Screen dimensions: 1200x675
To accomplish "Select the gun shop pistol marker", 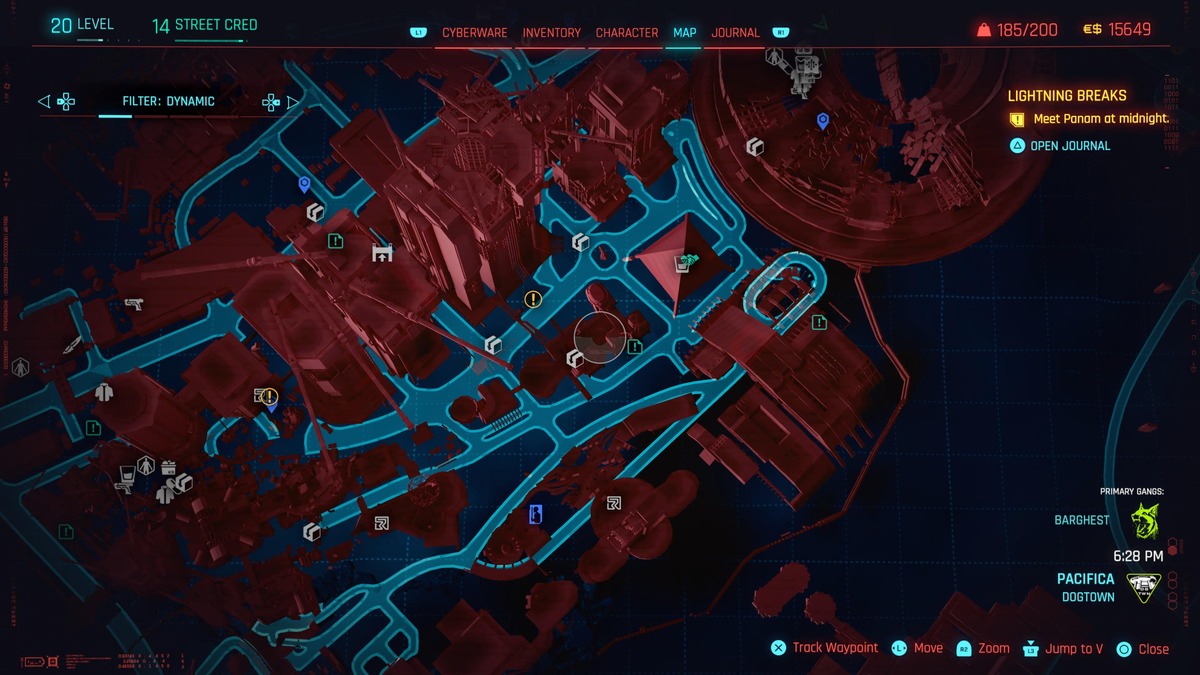I will pos(133,304).
